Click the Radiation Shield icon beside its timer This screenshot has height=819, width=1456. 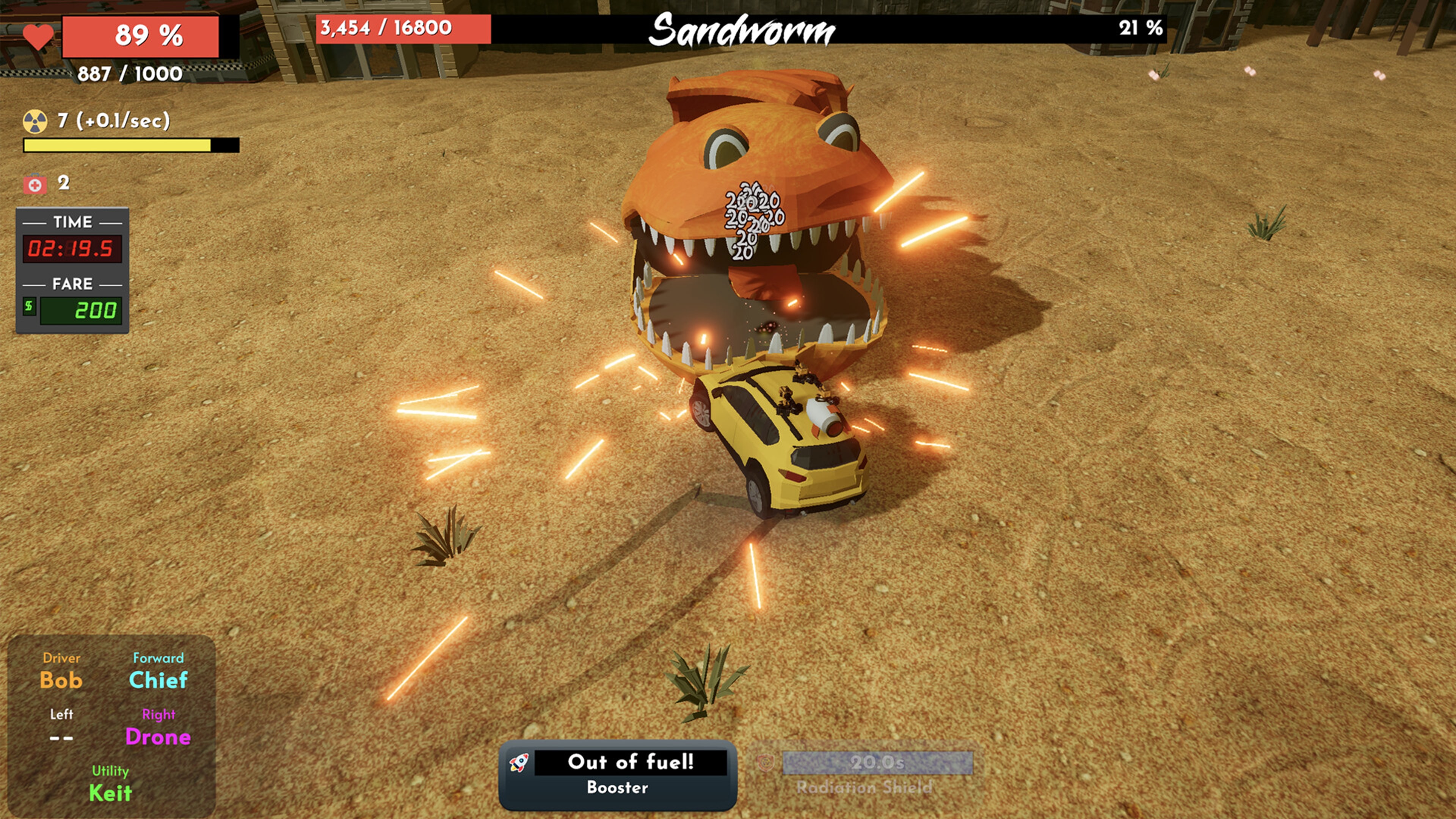click(766, 762)
